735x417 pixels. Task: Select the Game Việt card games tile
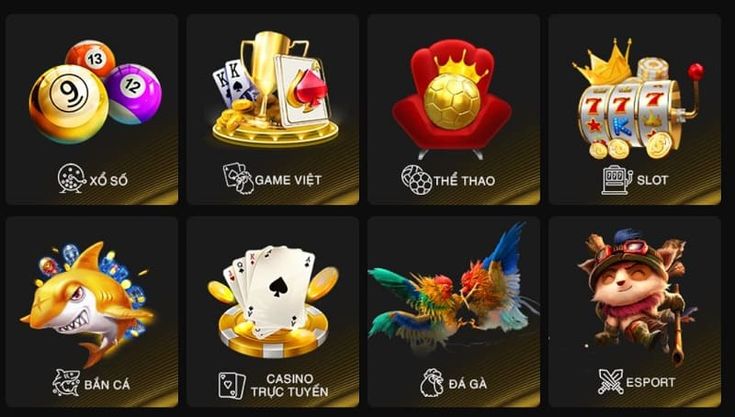273,108
